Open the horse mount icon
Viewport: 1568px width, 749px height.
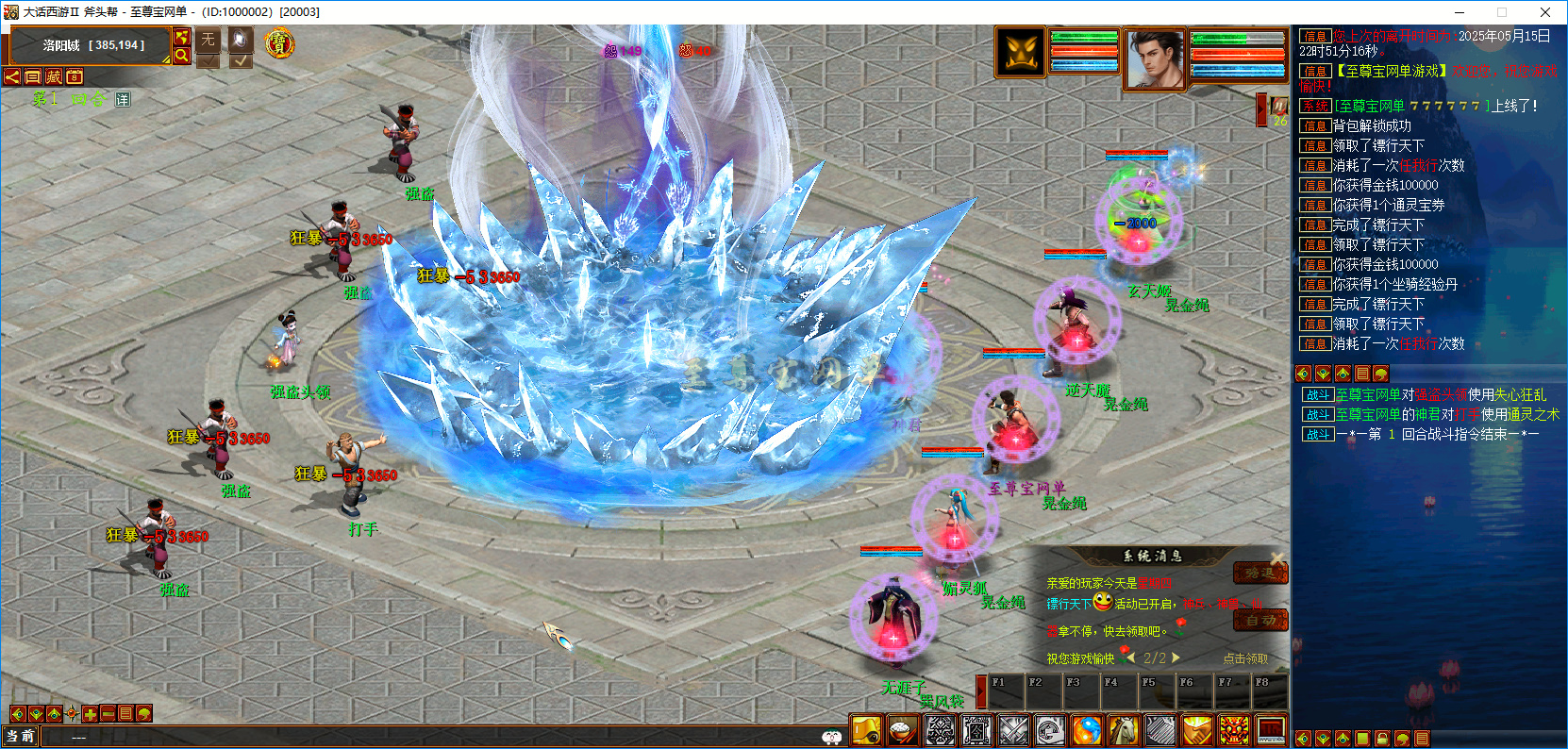pos(1123,730)
